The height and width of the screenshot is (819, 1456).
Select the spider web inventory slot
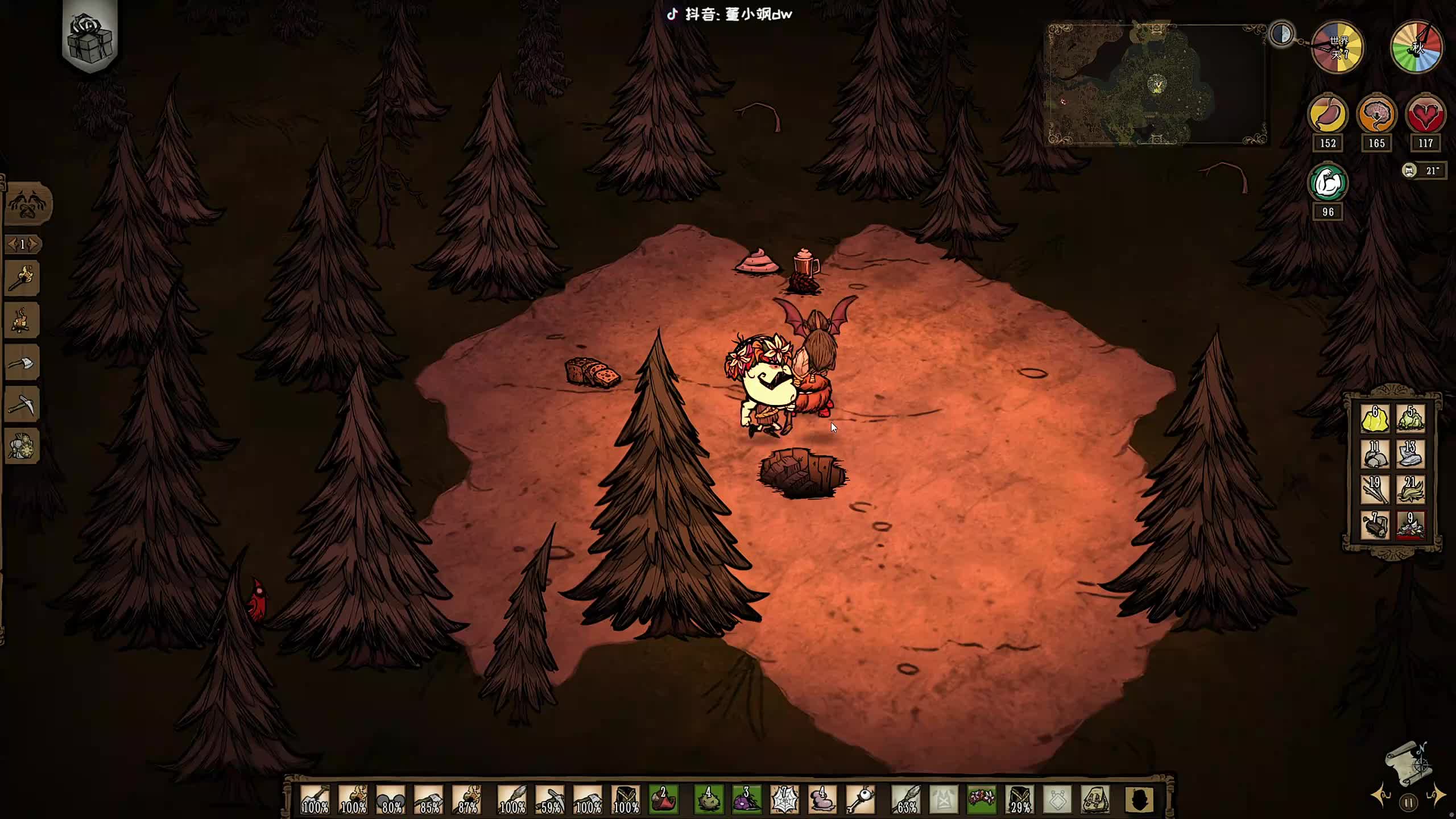coord(784,799)
